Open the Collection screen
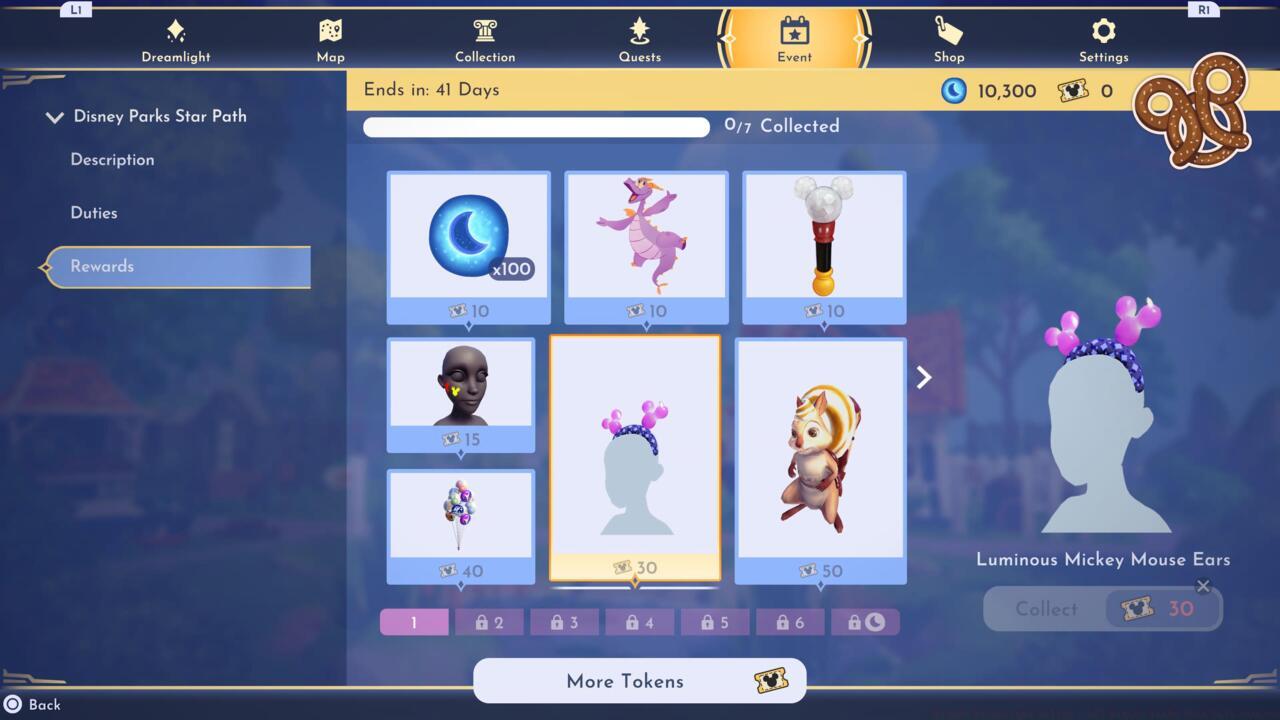 point(485,40)
